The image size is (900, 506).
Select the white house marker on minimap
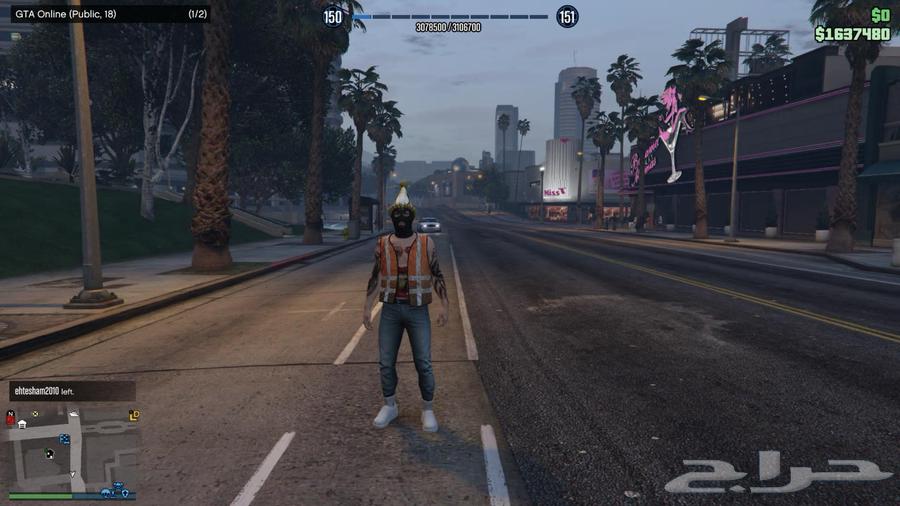(22, 424)
